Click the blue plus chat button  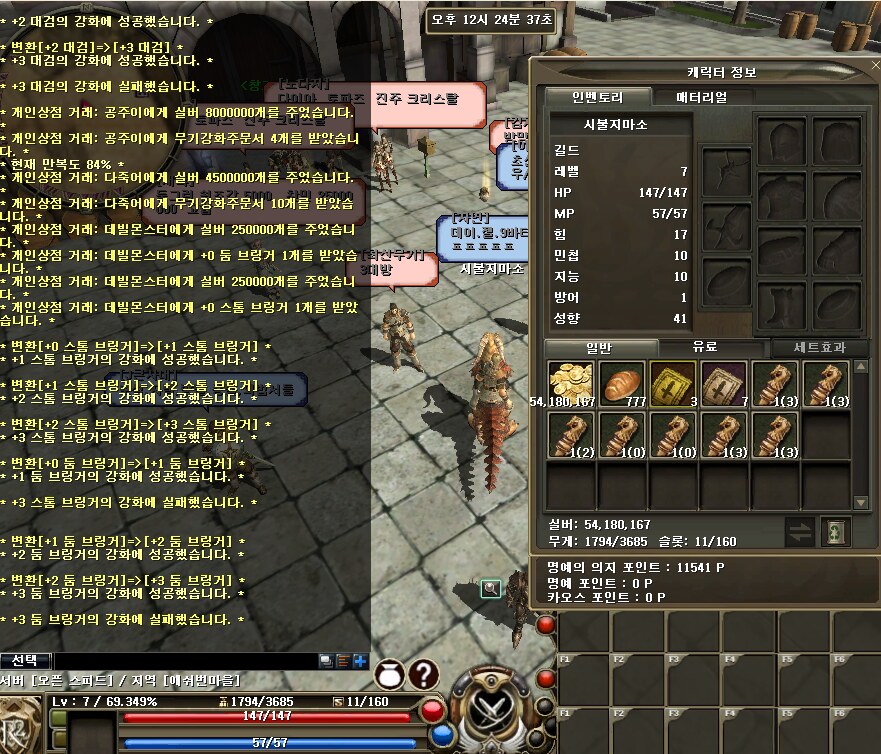point(359,661)
